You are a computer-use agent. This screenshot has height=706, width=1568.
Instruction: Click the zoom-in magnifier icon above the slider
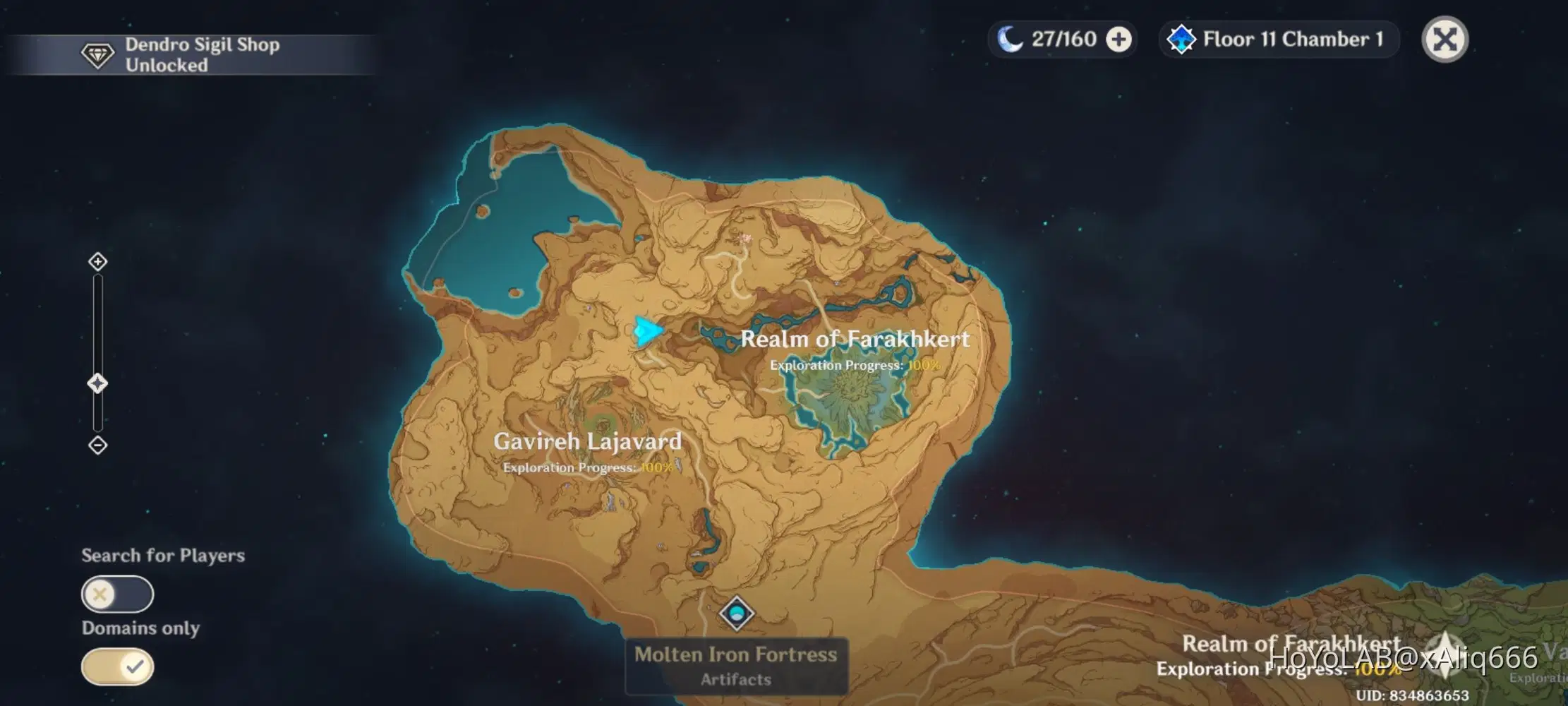(x=97, y=261)
